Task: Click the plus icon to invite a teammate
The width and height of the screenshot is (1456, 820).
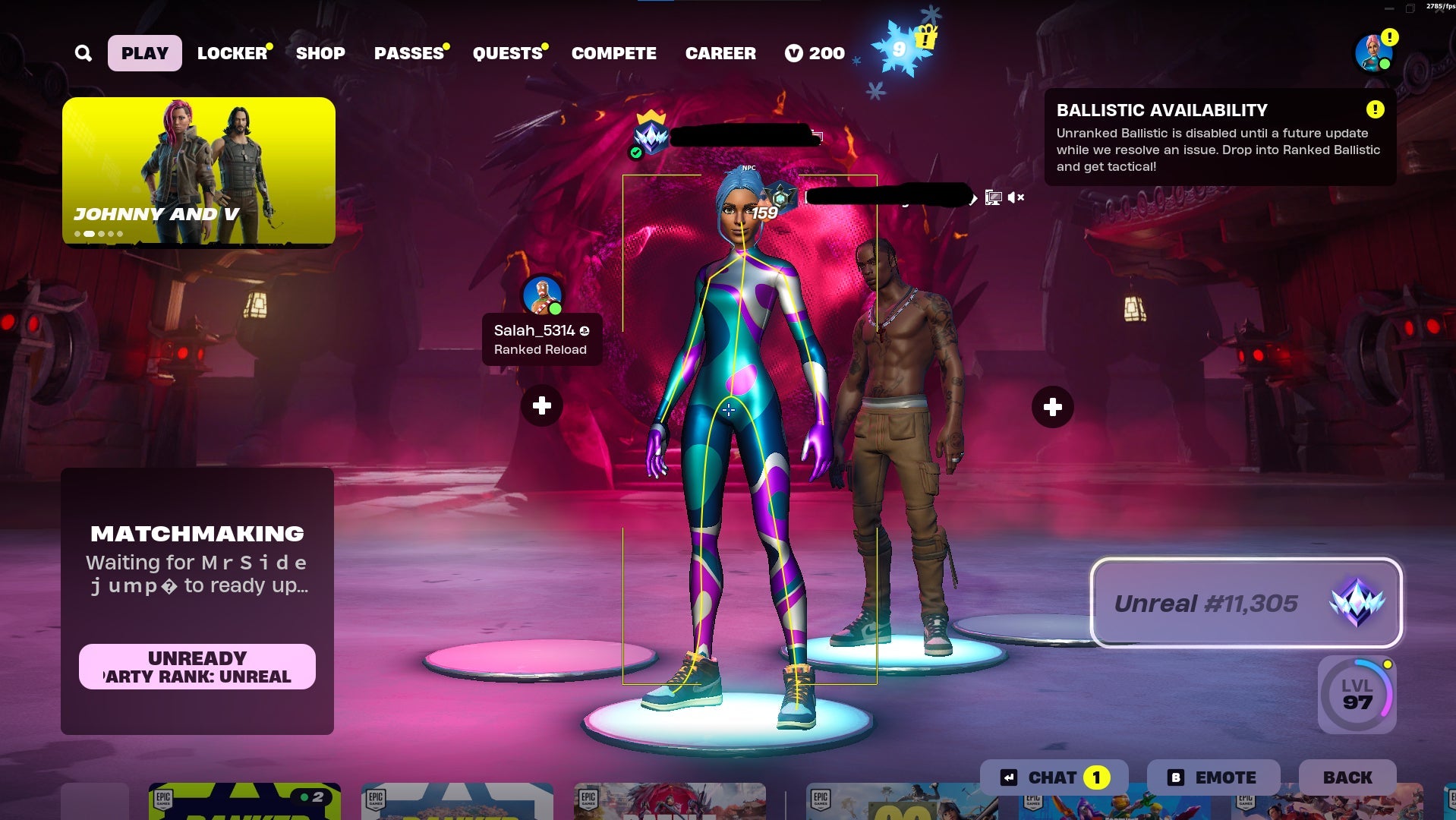Action: 541,406
